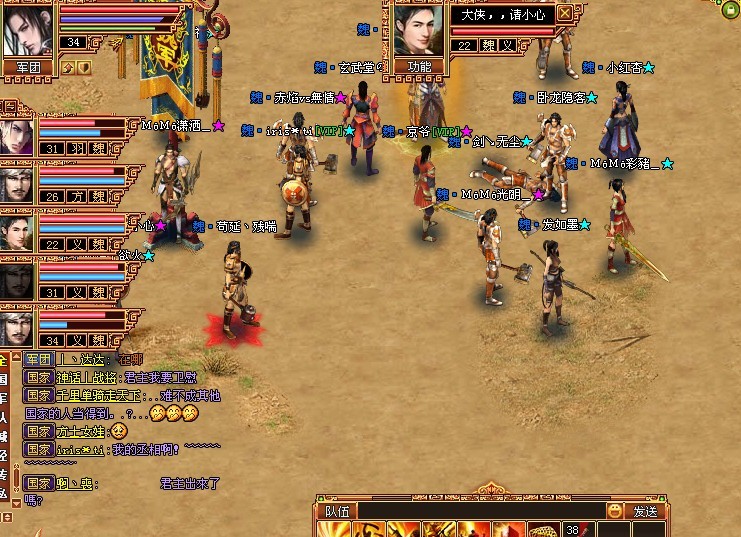Switch to the 全 (all) chat tab
Image resolution: width=741 pixels, height=537 pixels.
coord(5,360)
